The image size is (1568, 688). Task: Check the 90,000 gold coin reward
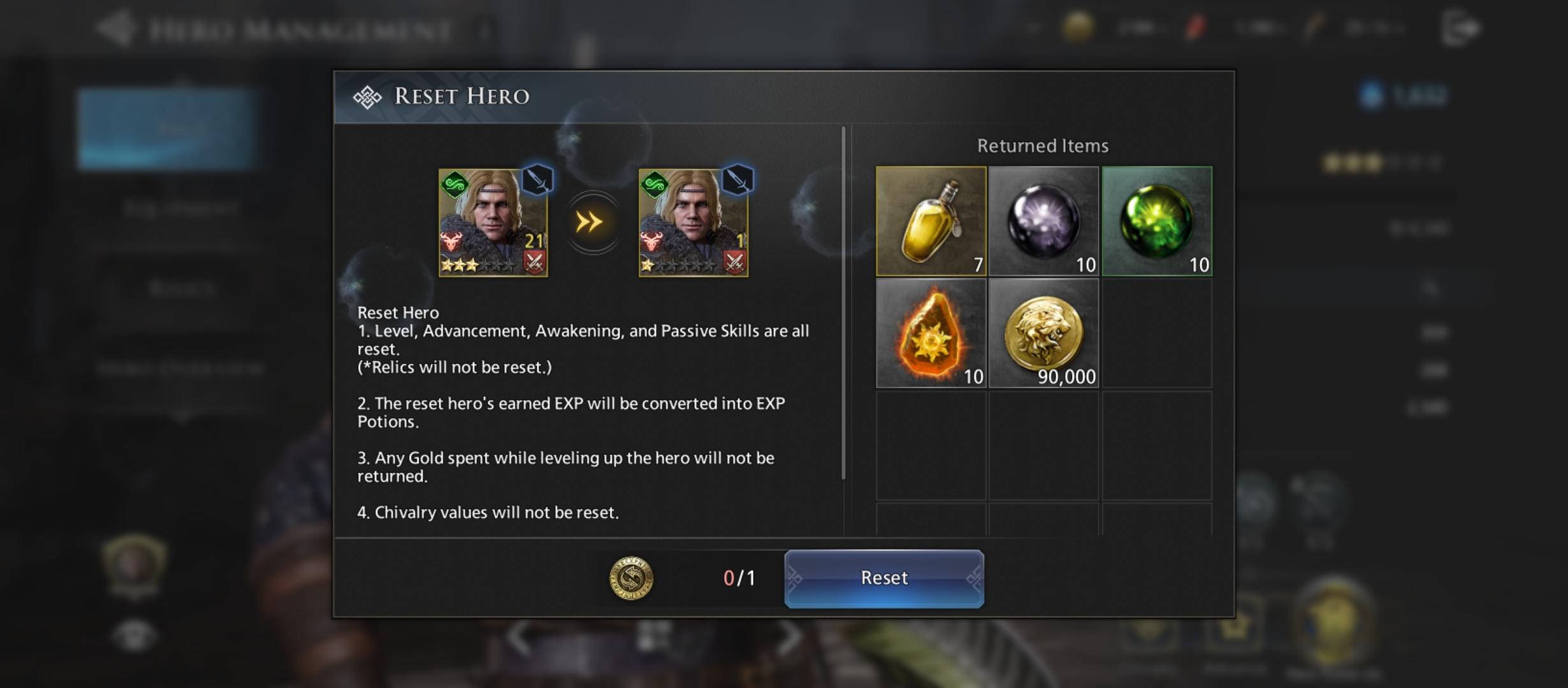[x=1043, y=333]
